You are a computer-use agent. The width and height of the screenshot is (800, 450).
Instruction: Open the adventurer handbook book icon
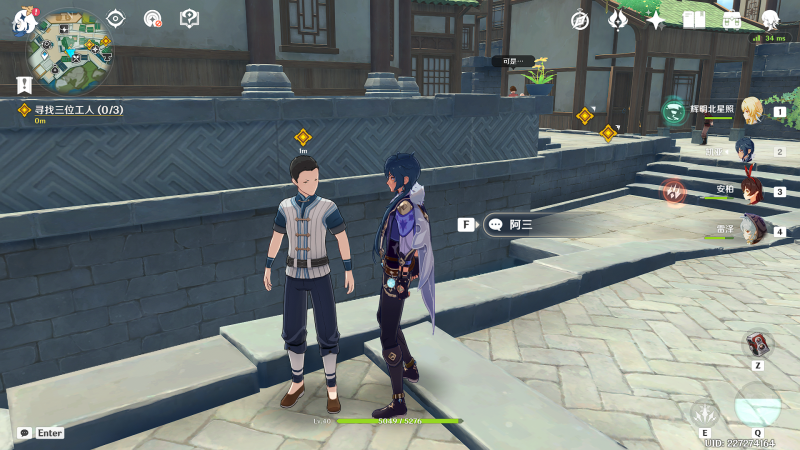694,20
